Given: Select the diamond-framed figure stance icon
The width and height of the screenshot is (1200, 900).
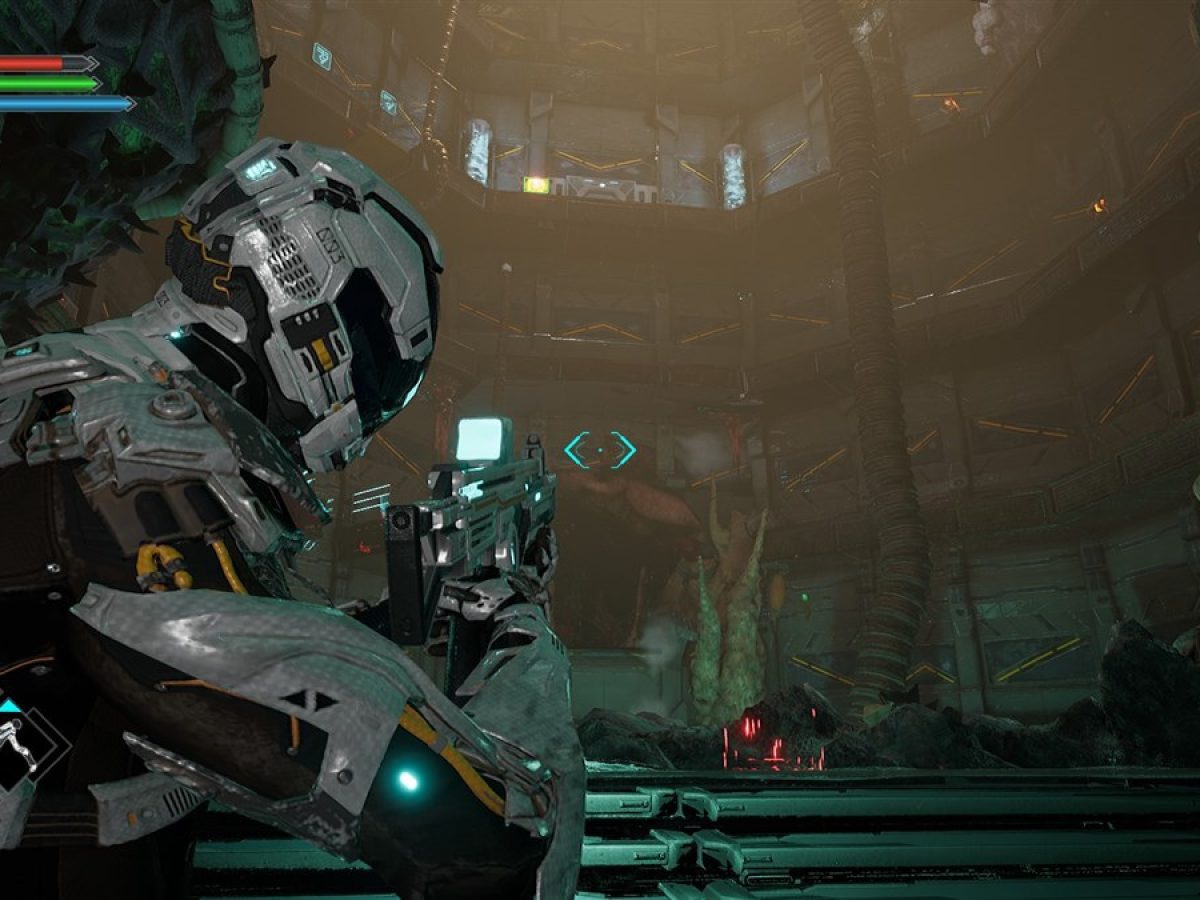Looking at the screenshot, I should (22, 743).
